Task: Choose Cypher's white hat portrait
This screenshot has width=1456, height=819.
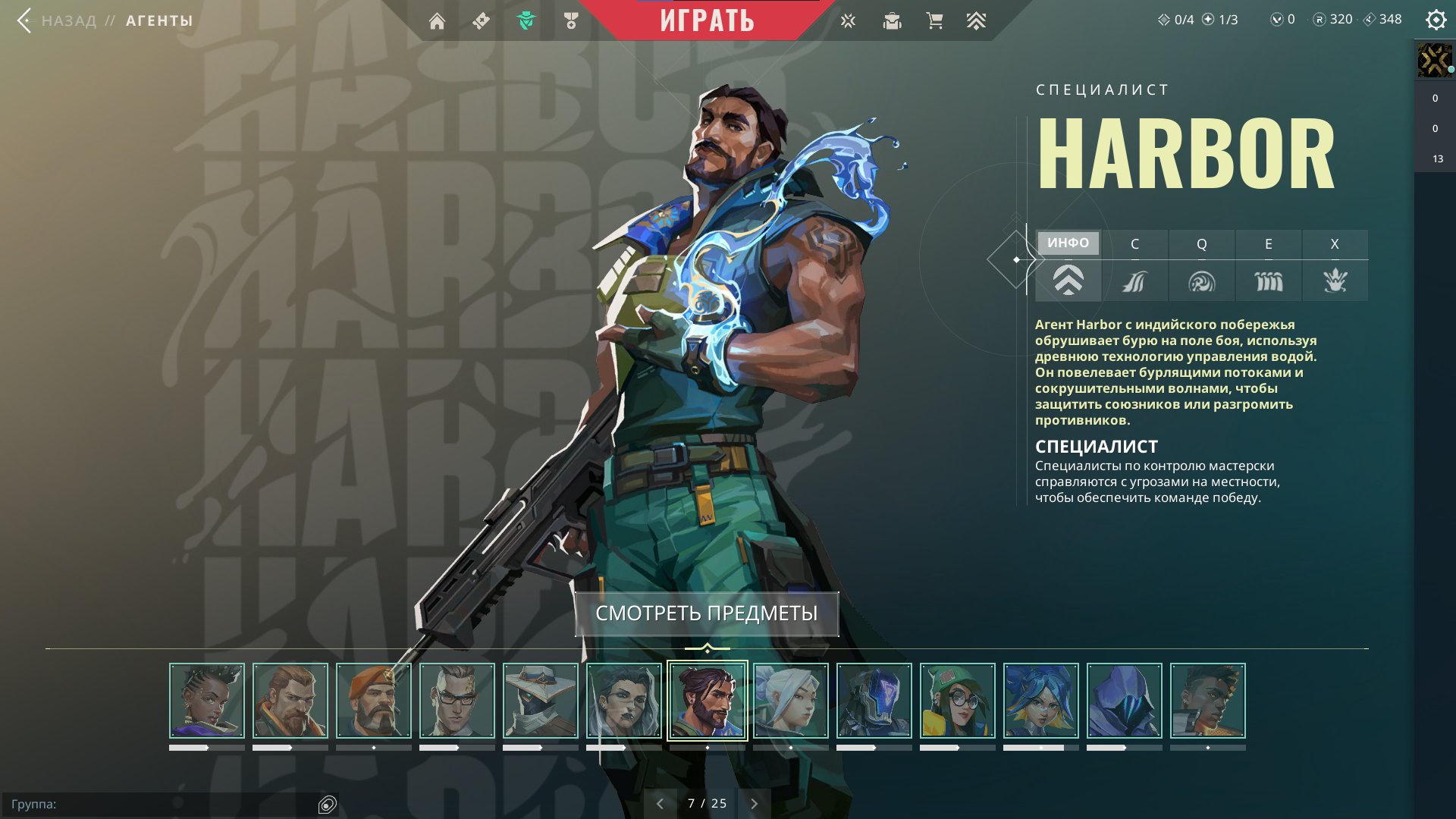Action: (x=541, y=701)
